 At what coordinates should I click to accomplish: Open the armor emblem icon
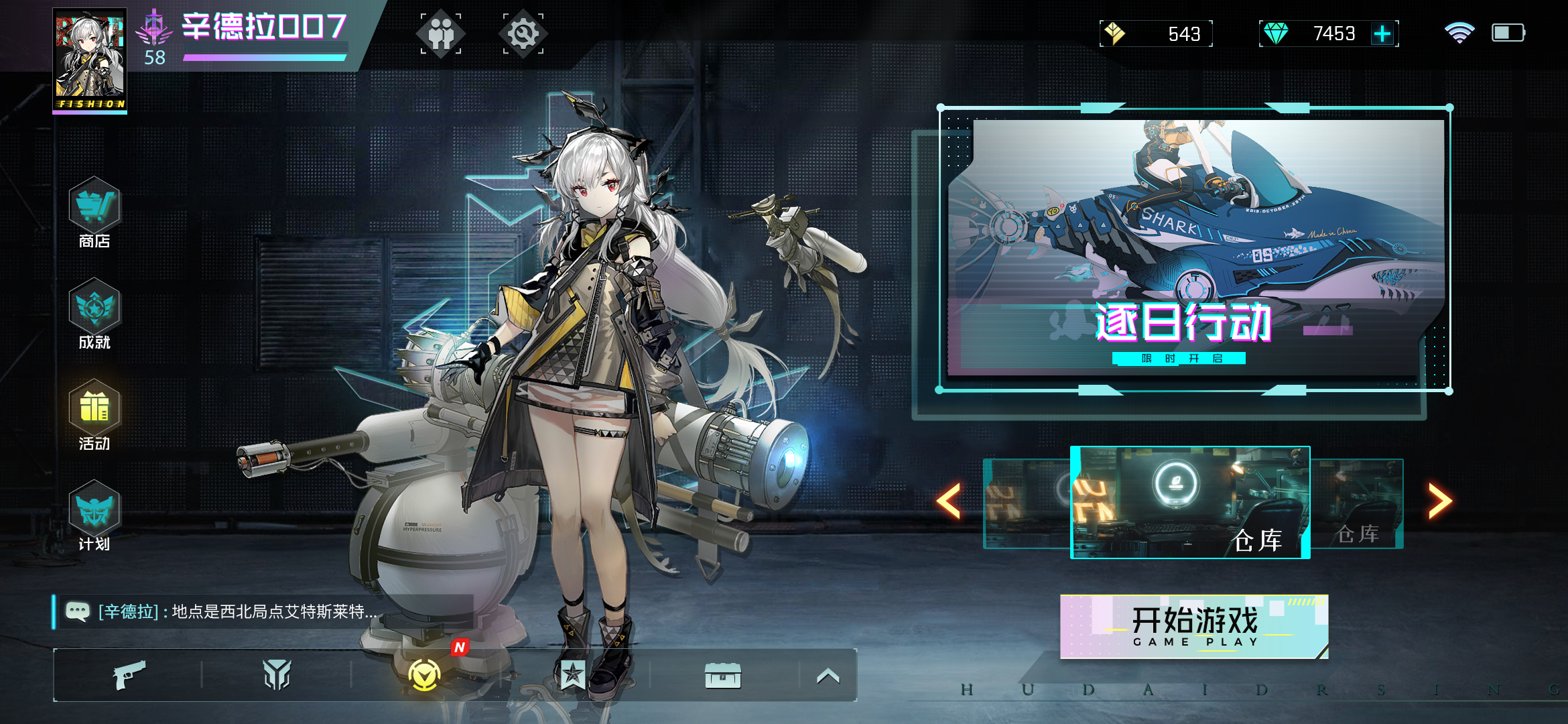tap(277, 675)
